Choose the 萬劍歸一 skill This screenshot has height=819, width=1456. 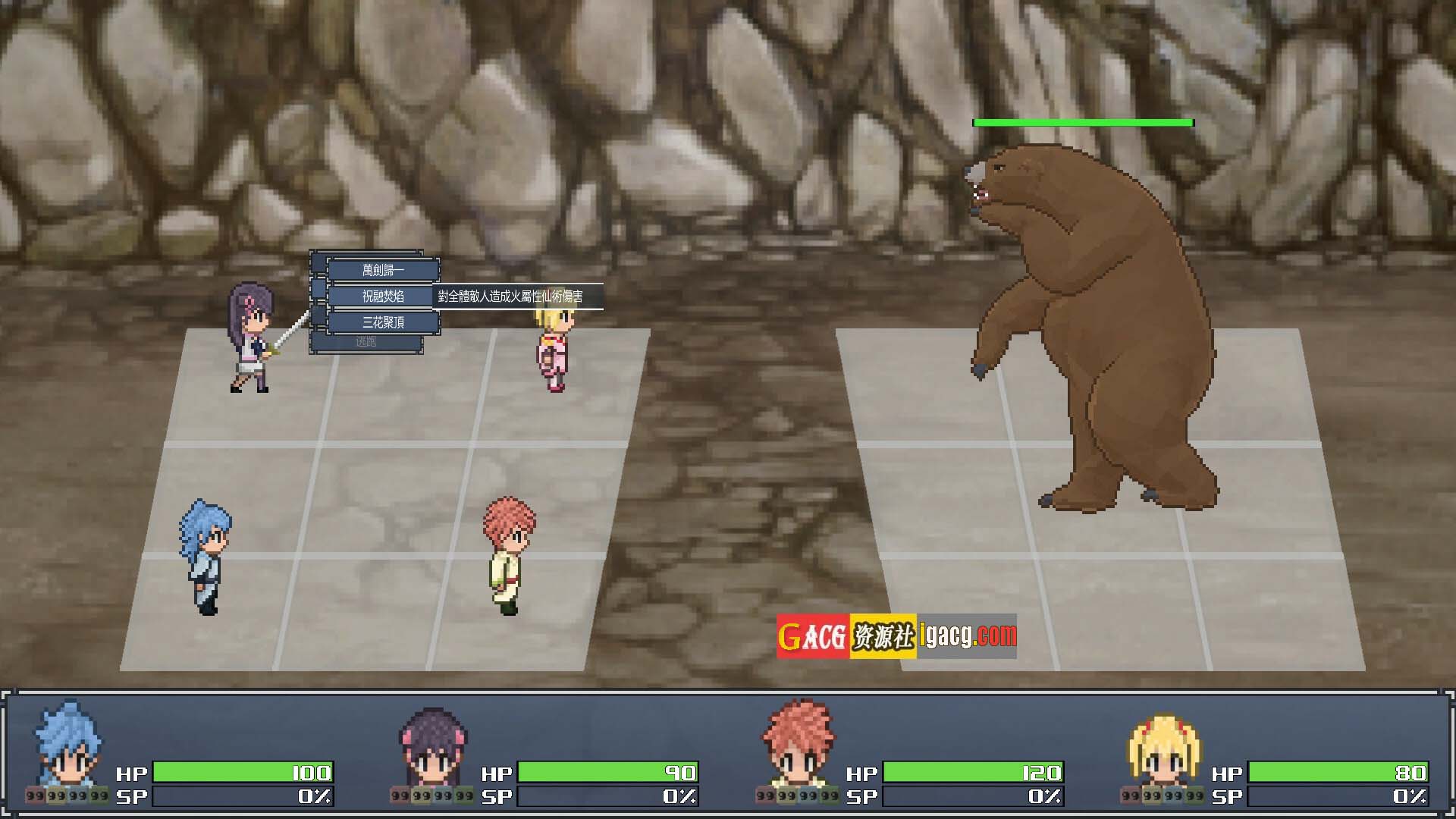(x=383, y=270)
